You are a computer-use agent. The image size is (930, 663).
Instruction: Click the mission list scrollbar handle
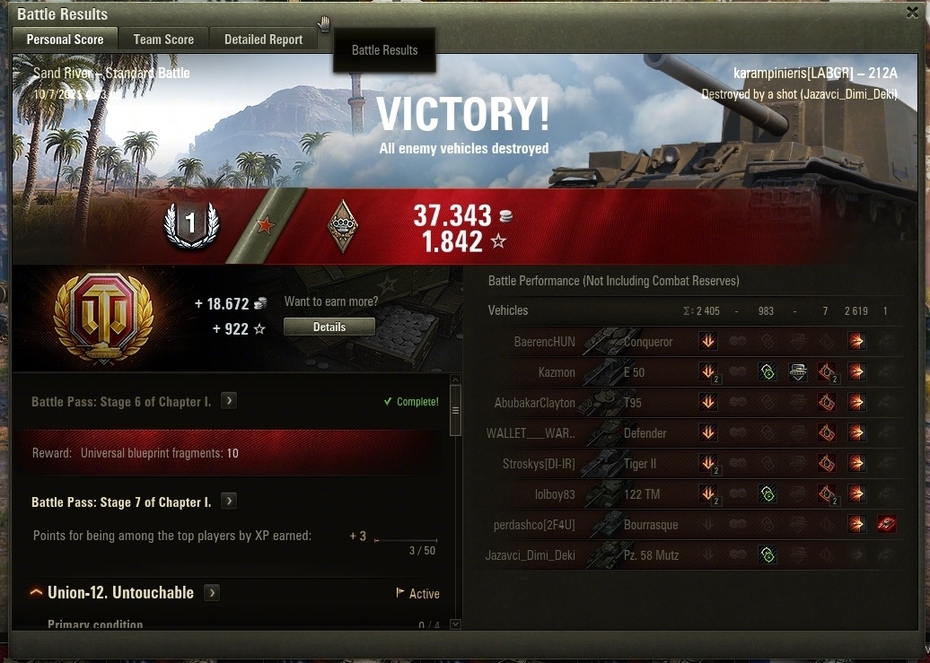(x=456, y=411)
